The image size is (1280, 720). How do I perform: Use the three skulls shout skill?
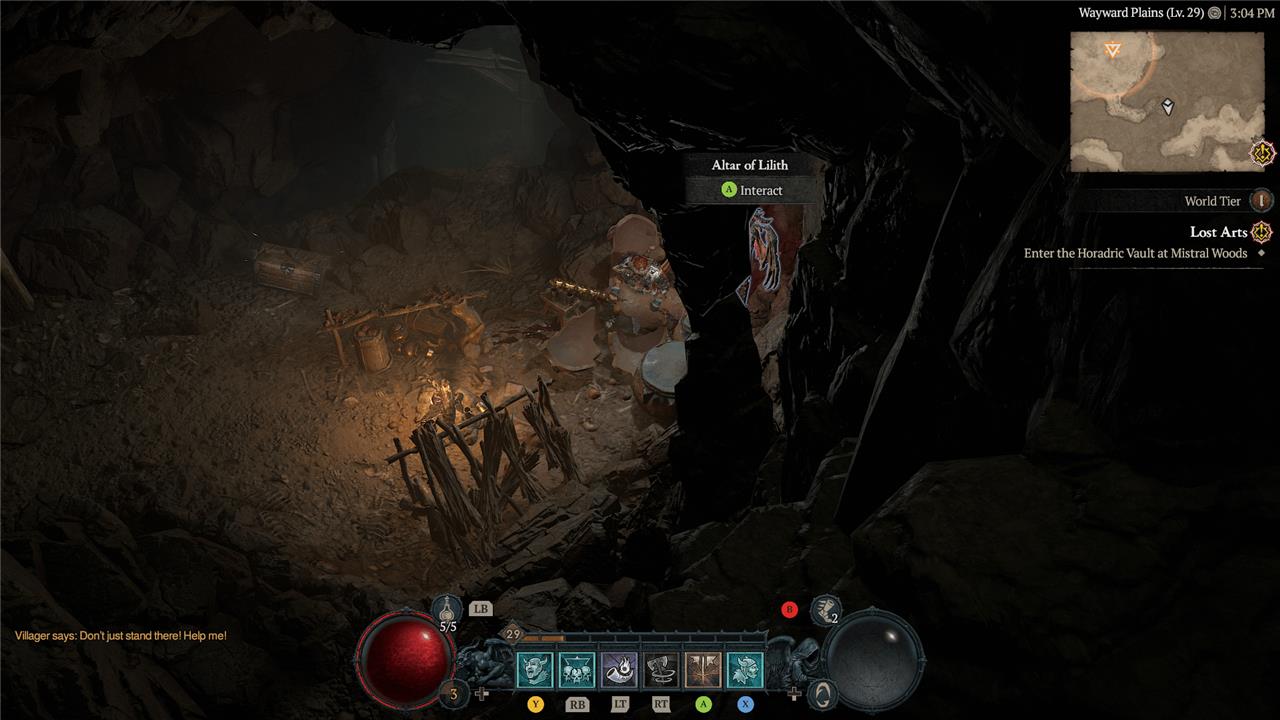(577, 670)
